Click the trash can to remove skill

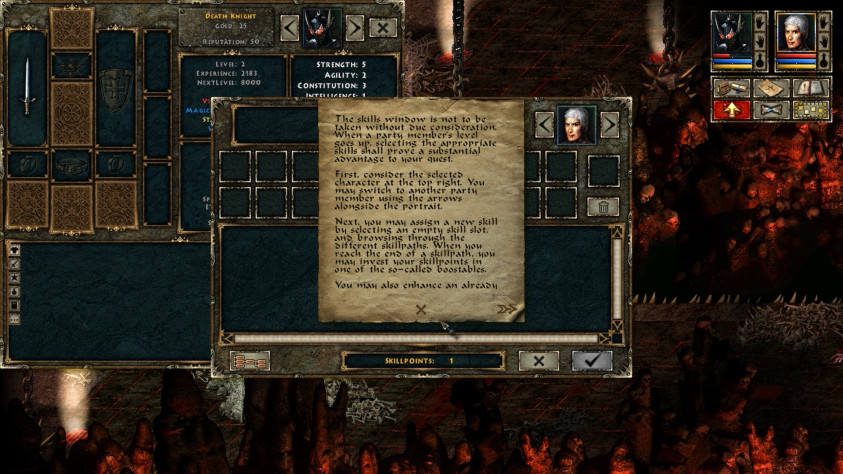point(604,206)
